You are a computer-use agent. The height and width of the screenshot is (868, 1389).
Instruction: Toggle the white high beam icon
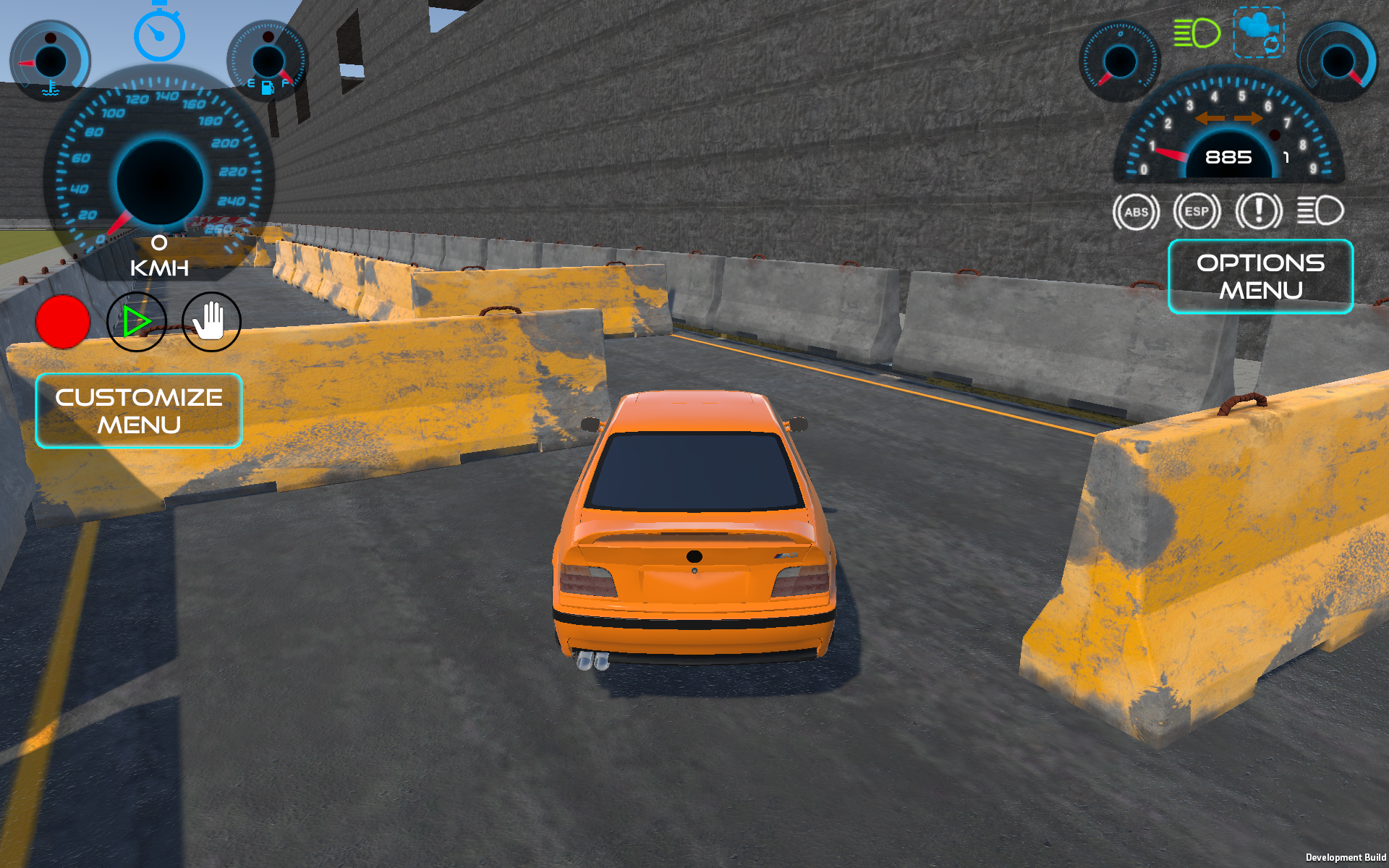pos(1320,211)
